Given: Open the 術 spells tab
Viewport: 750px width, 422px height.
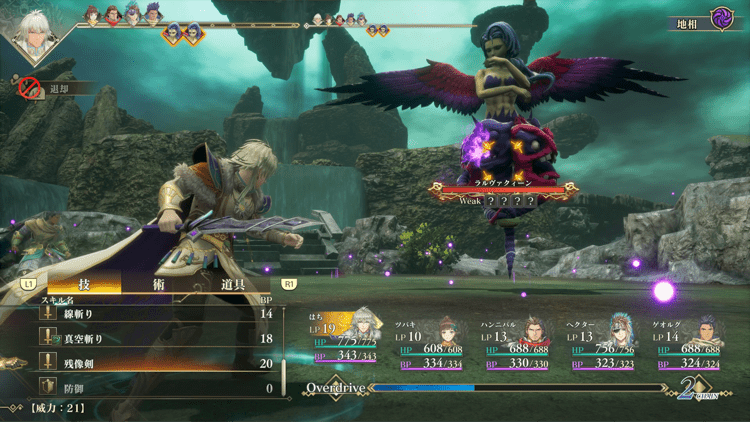Looking at the screenshot, I should click(162, 284).
